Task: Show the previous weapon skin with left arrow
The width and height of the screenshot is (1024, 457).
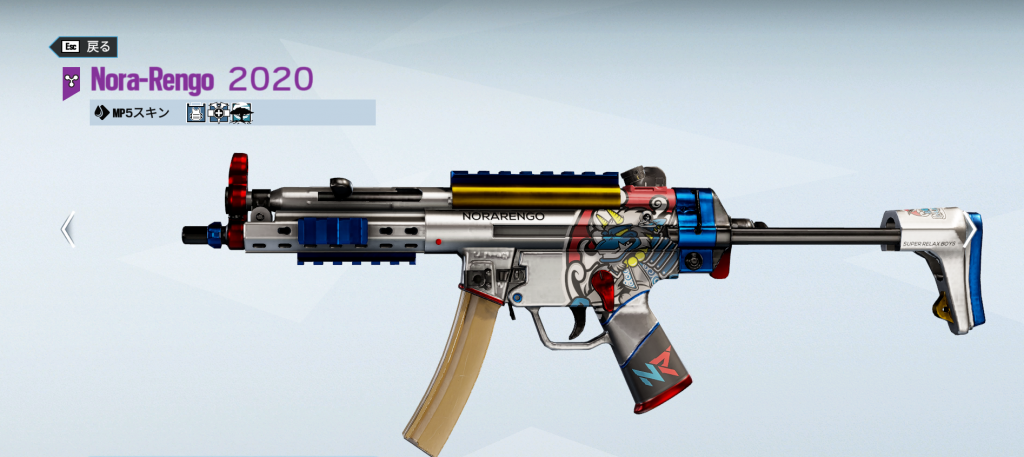Action: click(67, 229)
